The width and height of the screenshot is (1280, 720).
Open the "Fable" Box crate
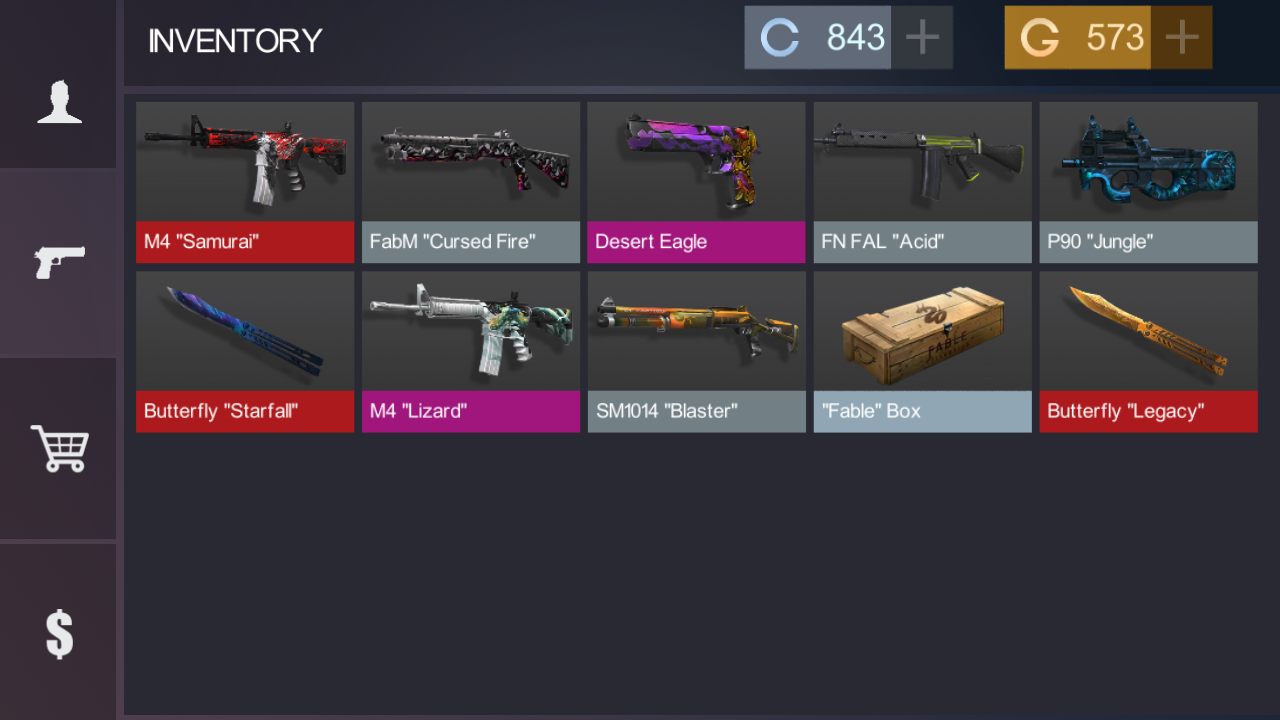(922, 350)
